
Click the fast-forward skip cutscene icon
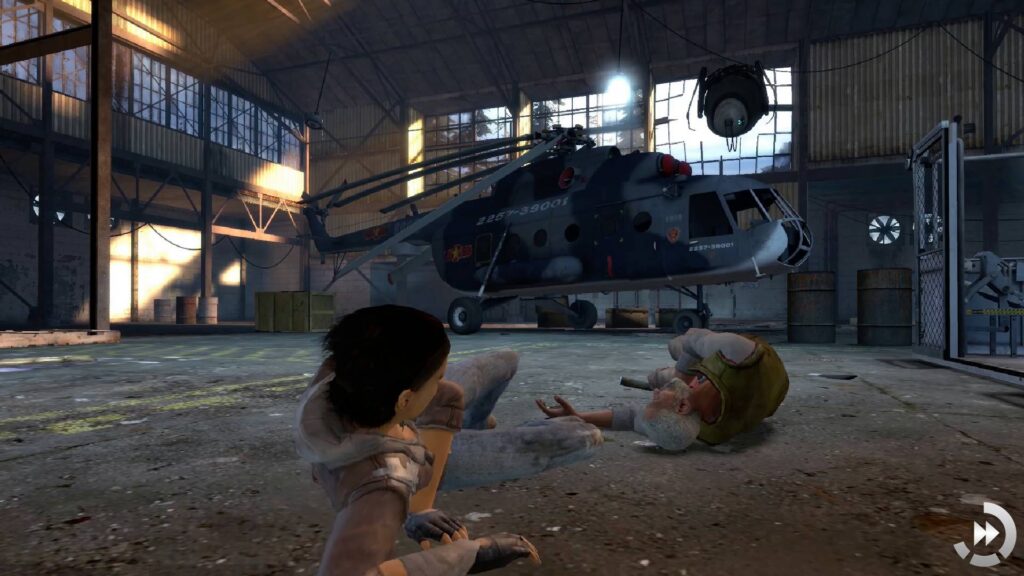tap(984, 534)
